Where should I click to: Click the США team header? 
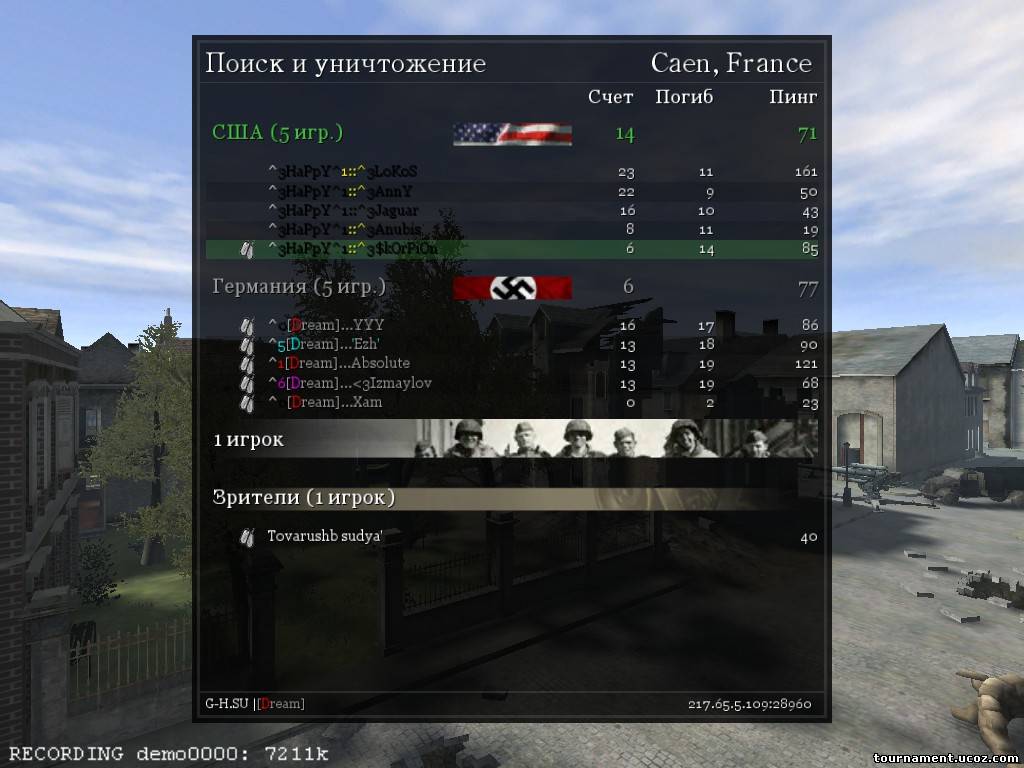tap(277, 133)
